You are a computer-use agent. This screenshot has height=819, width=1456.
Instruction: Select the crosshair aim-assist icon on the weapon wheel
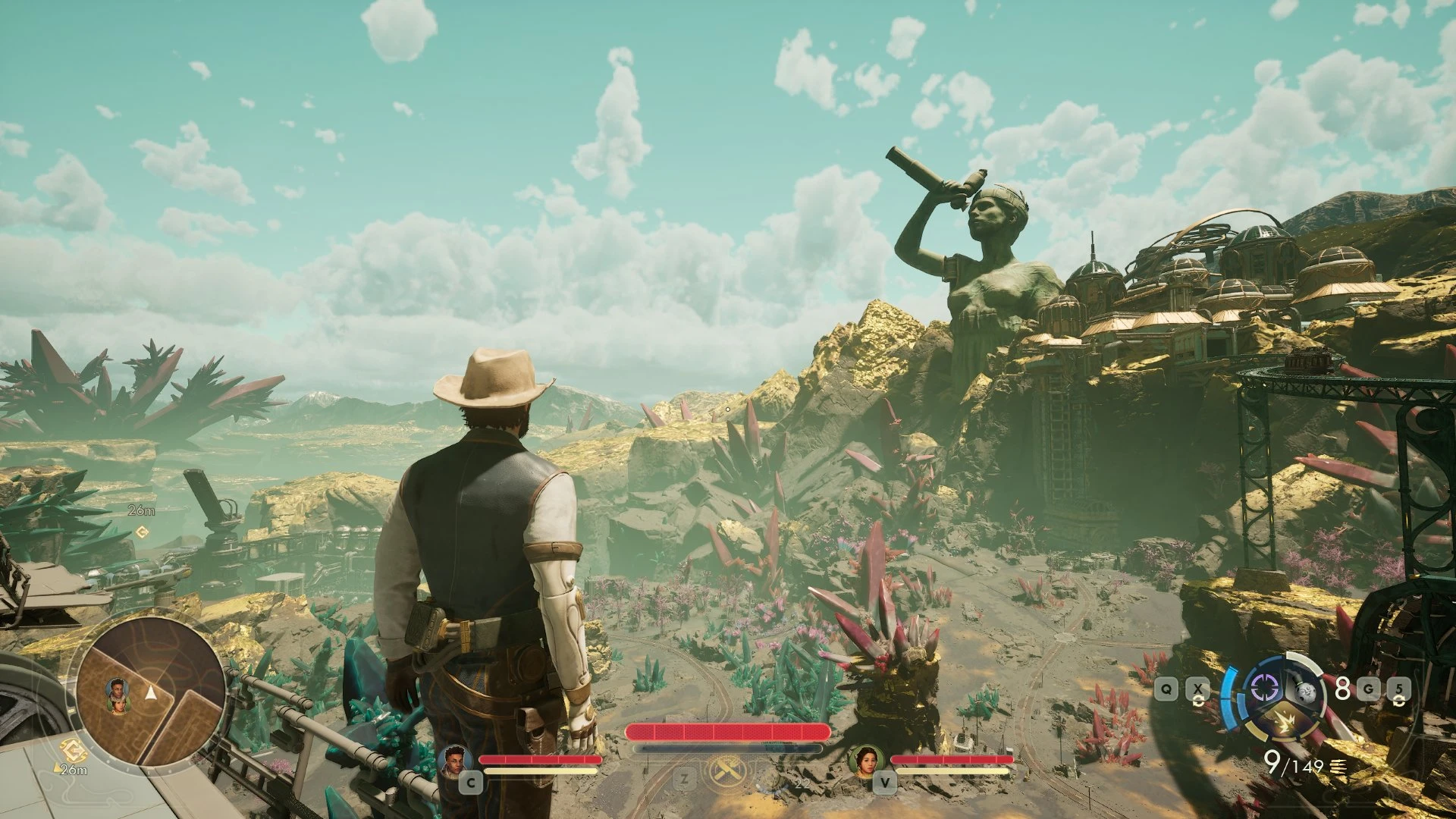pyautogui.click(x=1264, y=689)
